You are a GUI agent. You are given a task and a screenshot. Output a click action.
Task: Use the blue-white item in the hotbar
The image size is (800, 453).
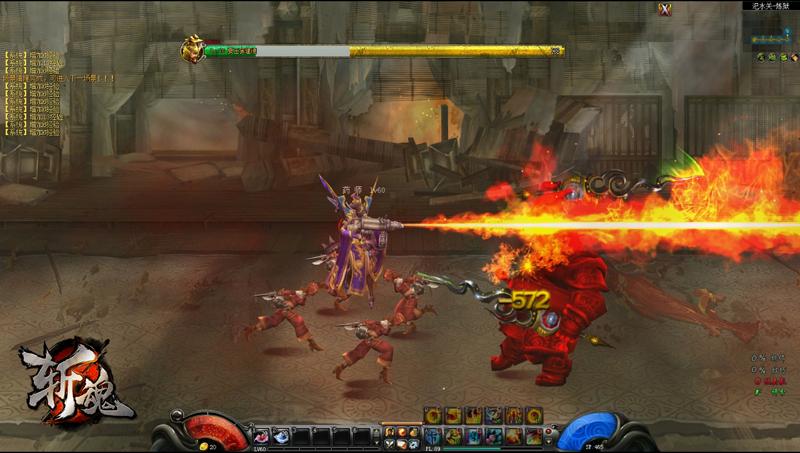282,435
